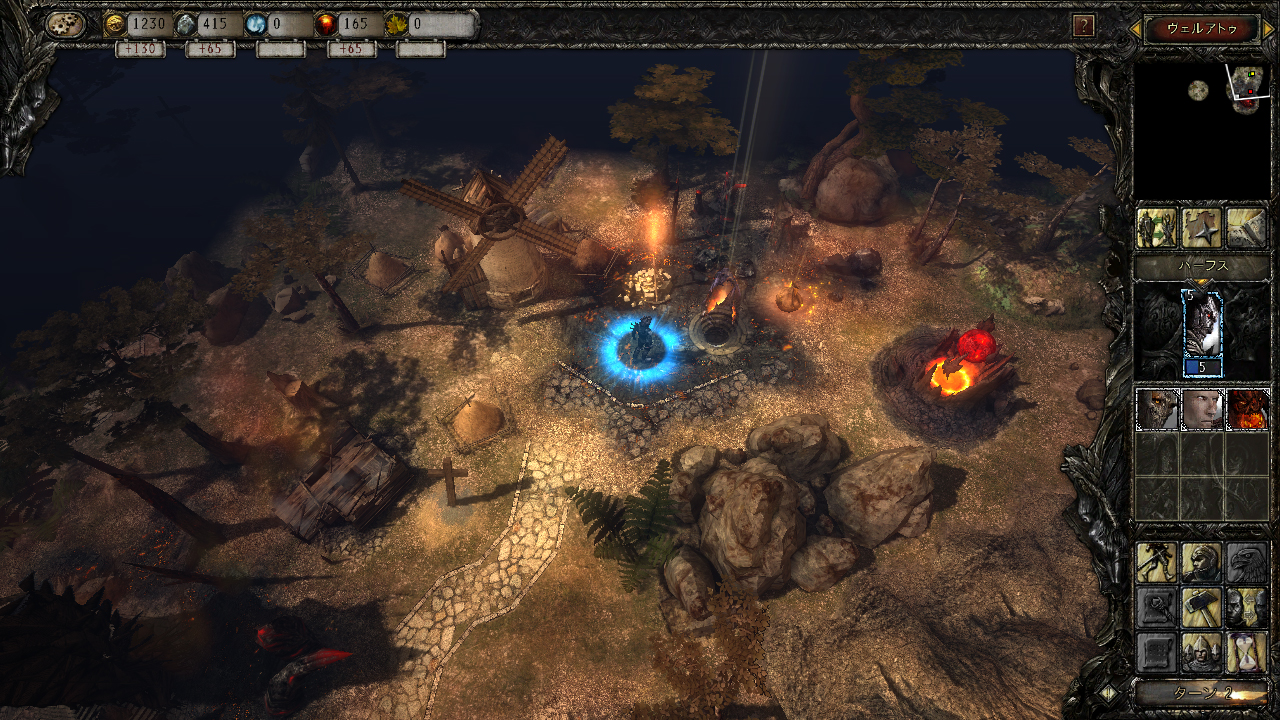Select the pale human unit portrait
Screen dimensions: 1280x720
(1202, 410)
